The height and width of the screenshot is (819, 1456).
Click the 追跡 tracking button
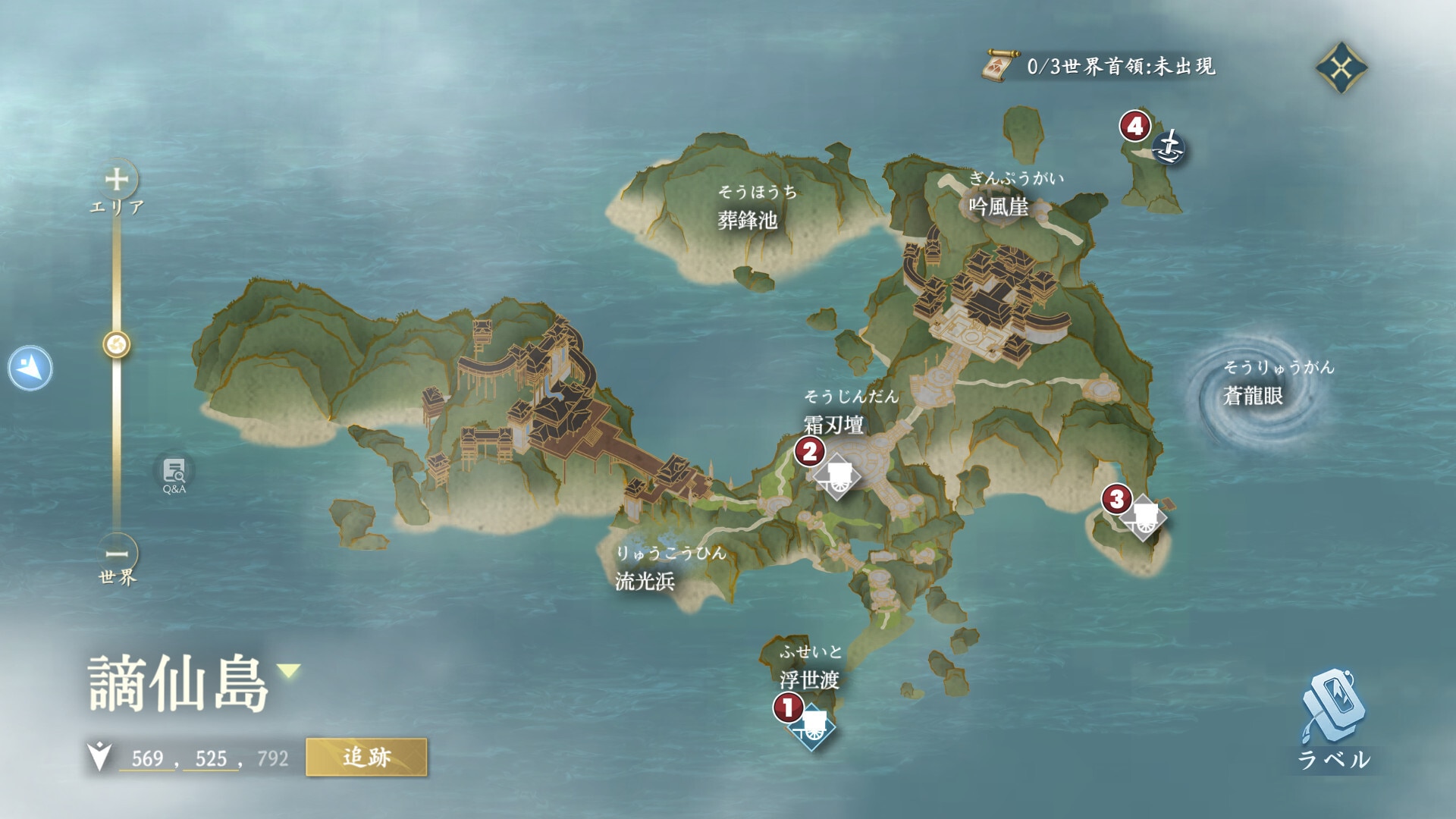366,757
